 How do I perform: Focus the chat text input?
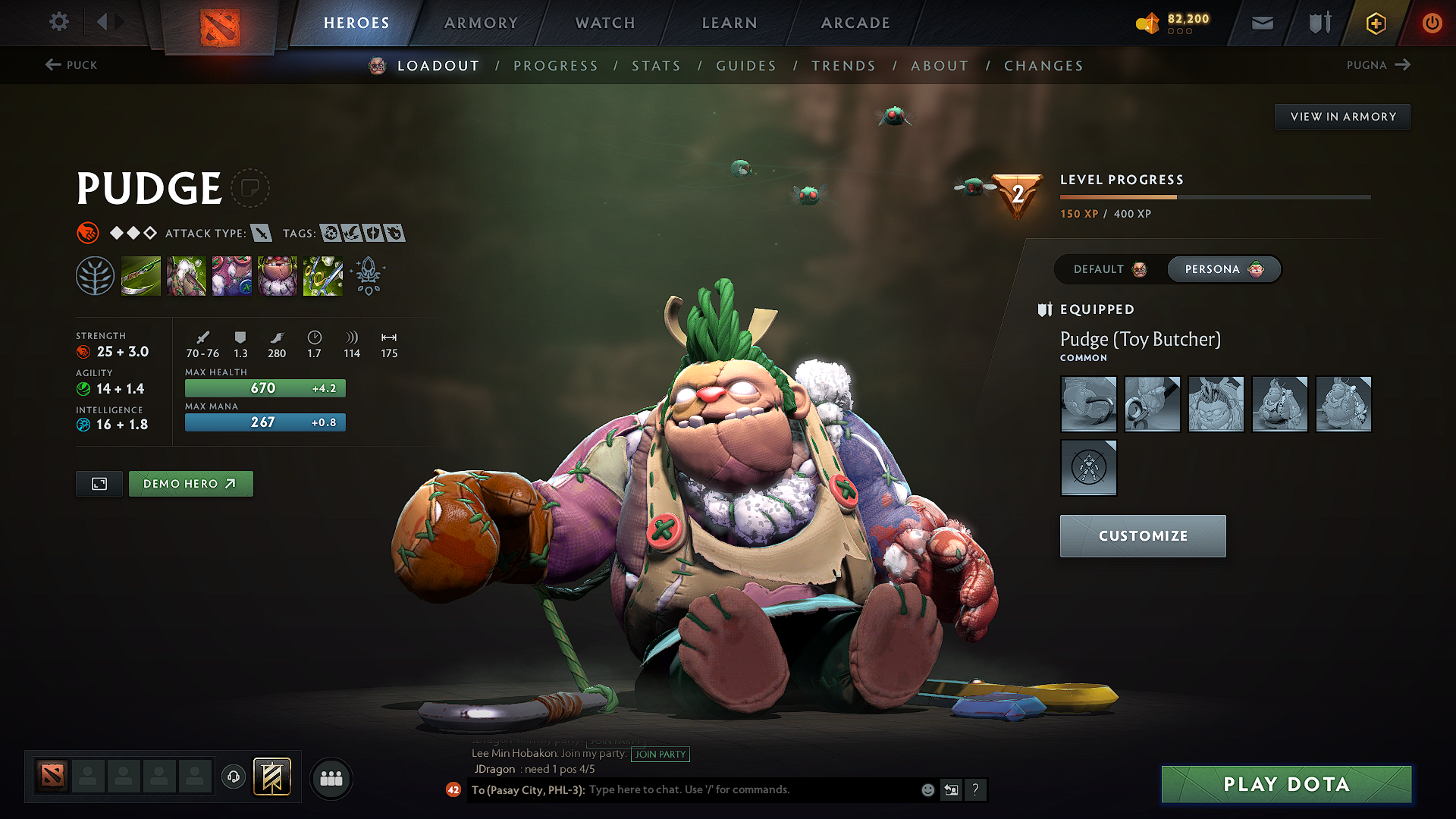[751, 789]
